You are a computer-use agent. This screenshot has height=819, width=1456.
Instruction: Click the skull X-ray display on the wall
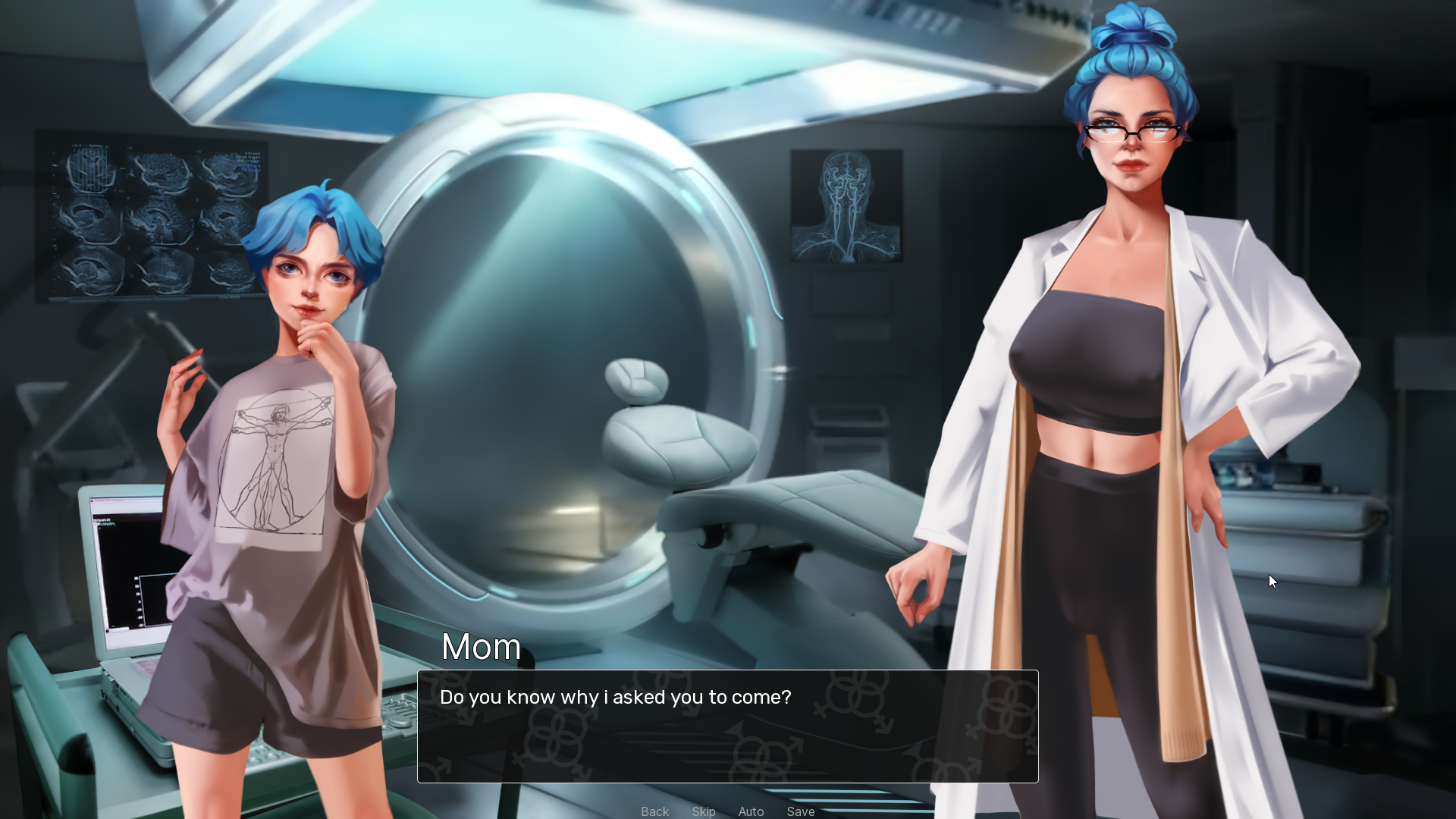[846, 206]
